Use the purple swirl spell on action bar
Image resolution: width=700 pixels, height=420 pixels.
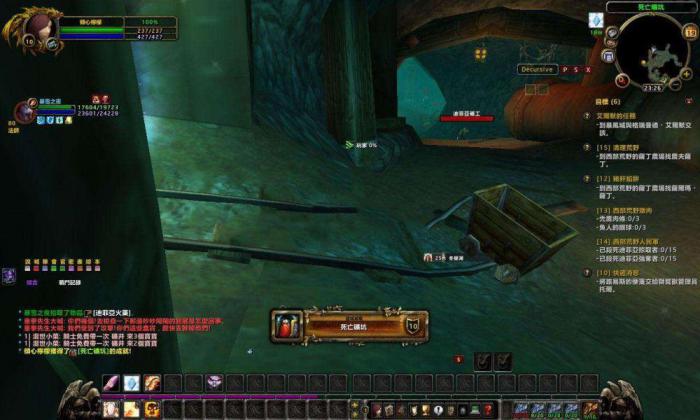coord(213,382)
